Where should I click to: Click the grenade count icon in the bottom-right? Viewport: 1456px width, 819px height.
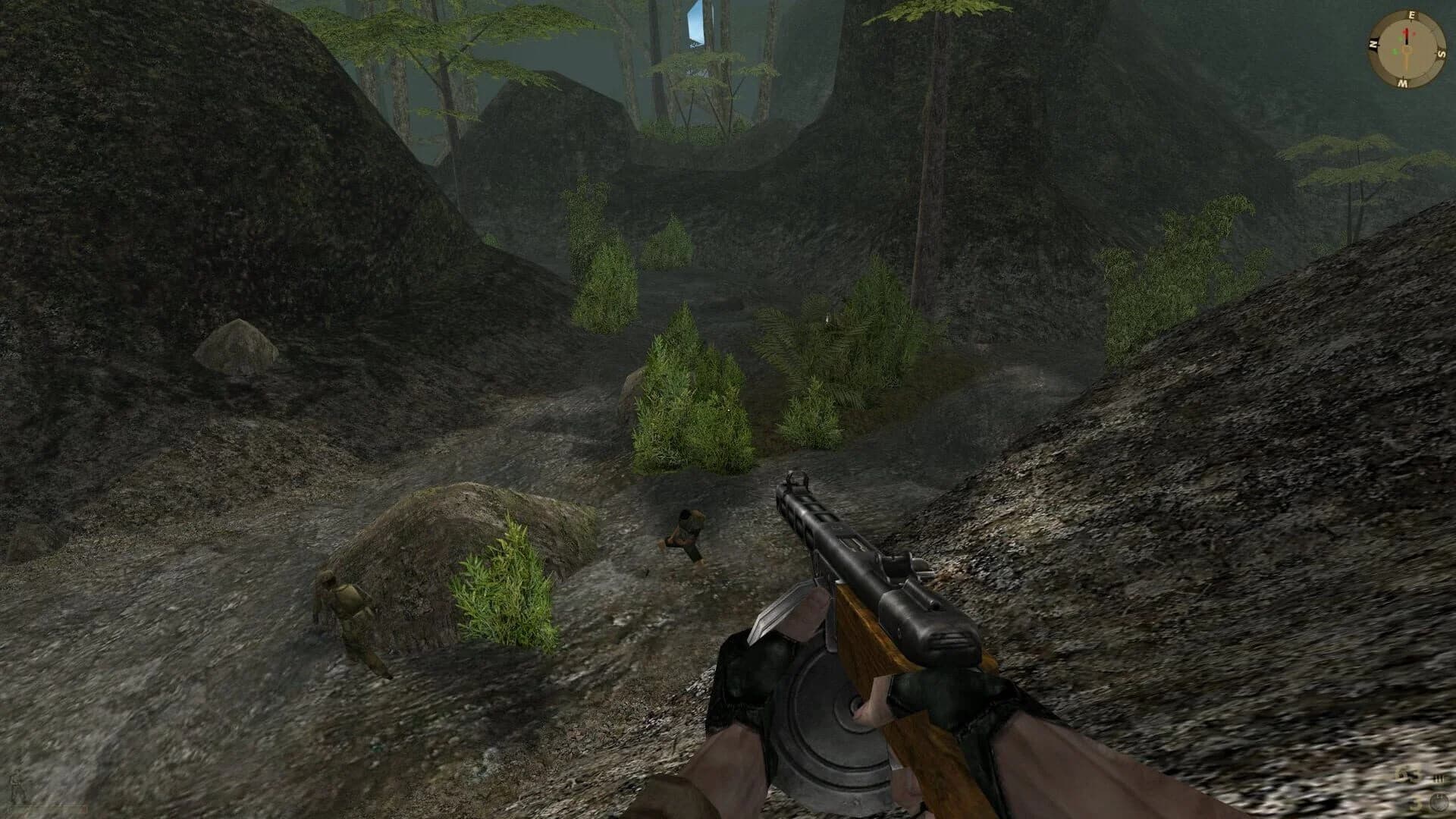[1439, 804]
